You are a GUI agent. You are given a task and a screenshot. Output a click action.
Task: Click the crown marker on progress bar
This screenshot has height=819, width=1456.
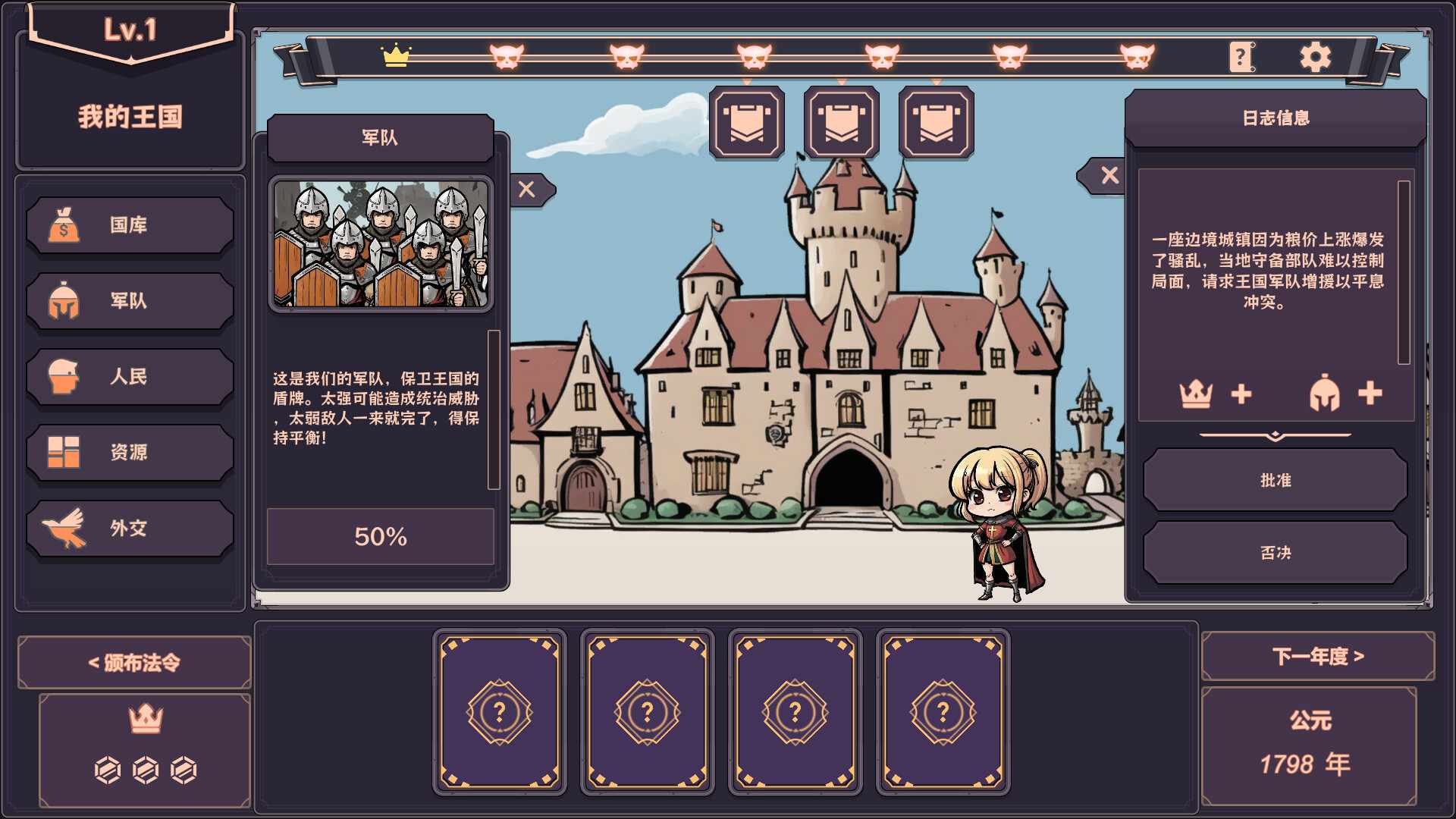point(396,56)
